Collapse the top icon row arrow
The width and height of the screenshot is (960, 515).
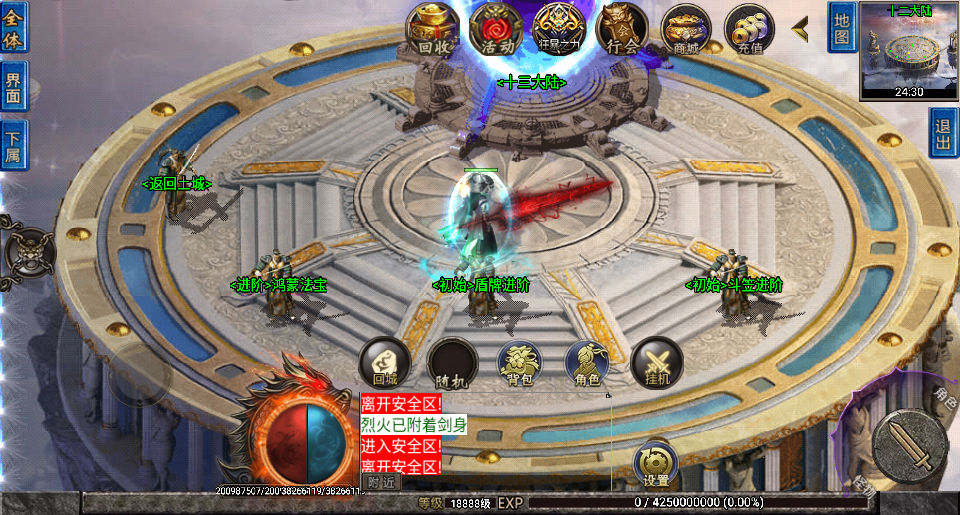801,29
